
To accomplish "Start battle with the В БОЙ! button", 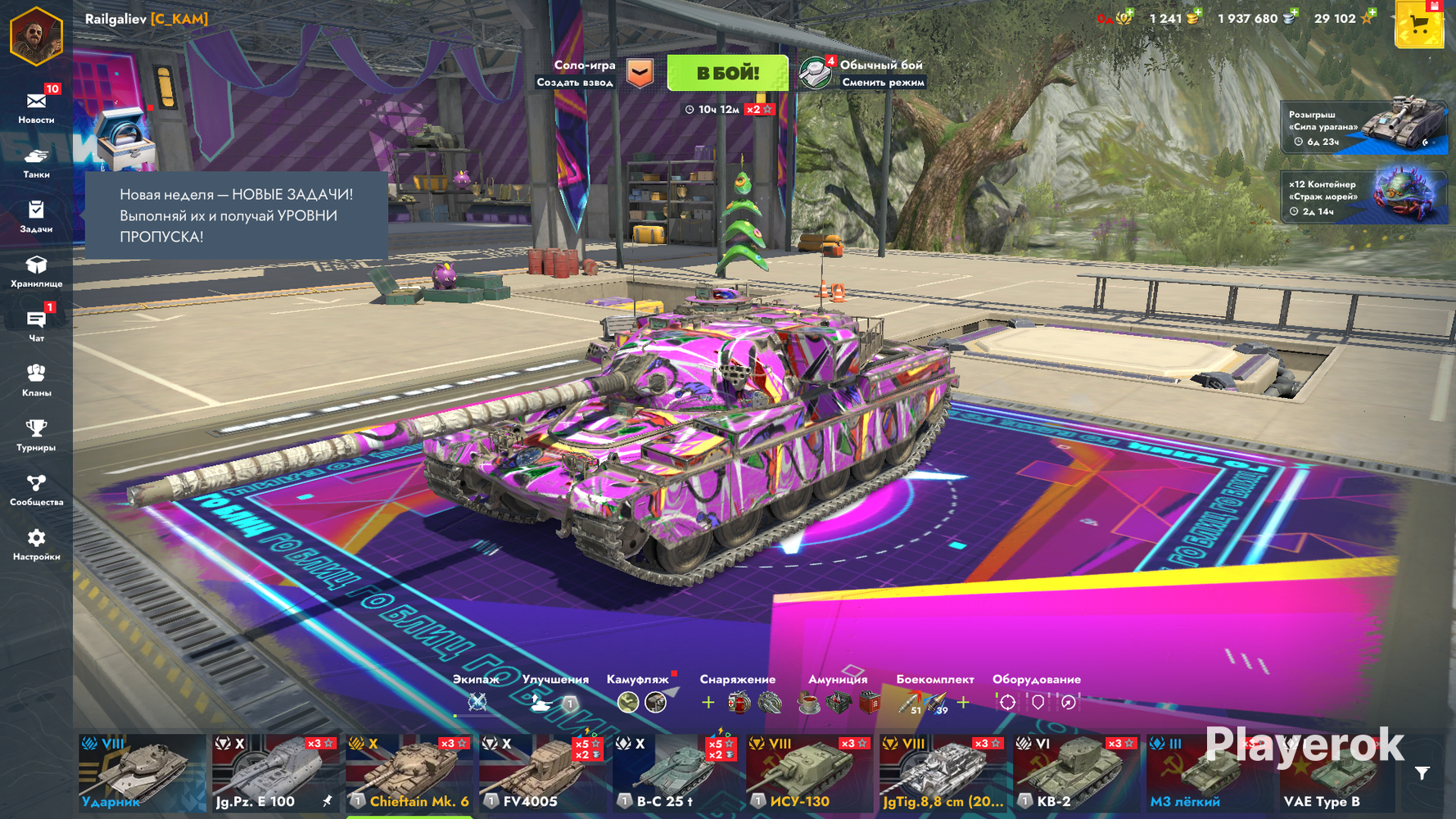I will [x=727, y=73].
